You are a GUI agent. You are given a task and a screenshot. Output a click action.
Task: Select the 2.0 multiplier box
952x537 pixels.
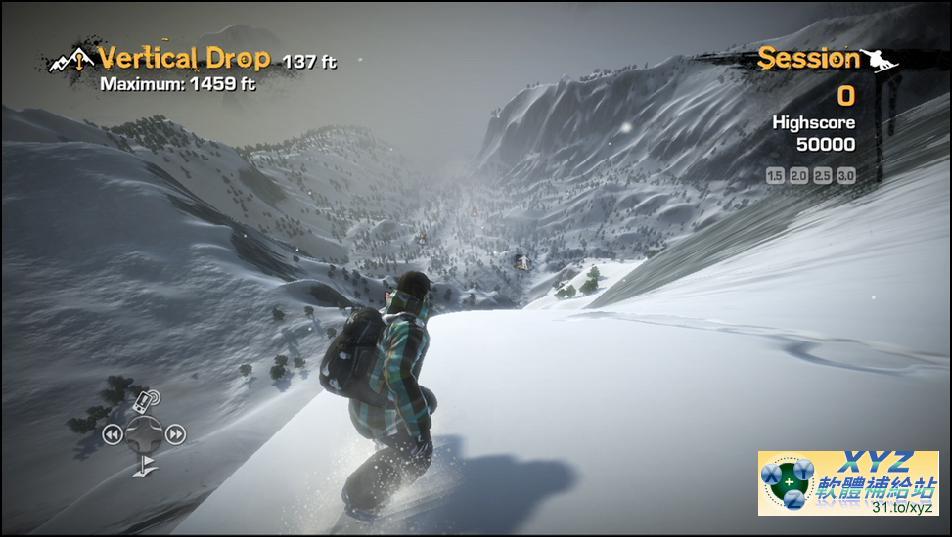click(798, 175)
